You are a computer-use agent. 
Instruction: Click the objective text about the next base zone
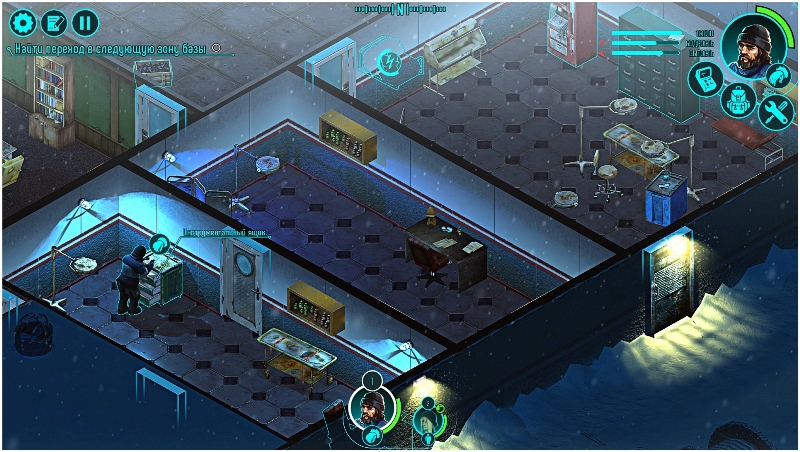(114, 48)
